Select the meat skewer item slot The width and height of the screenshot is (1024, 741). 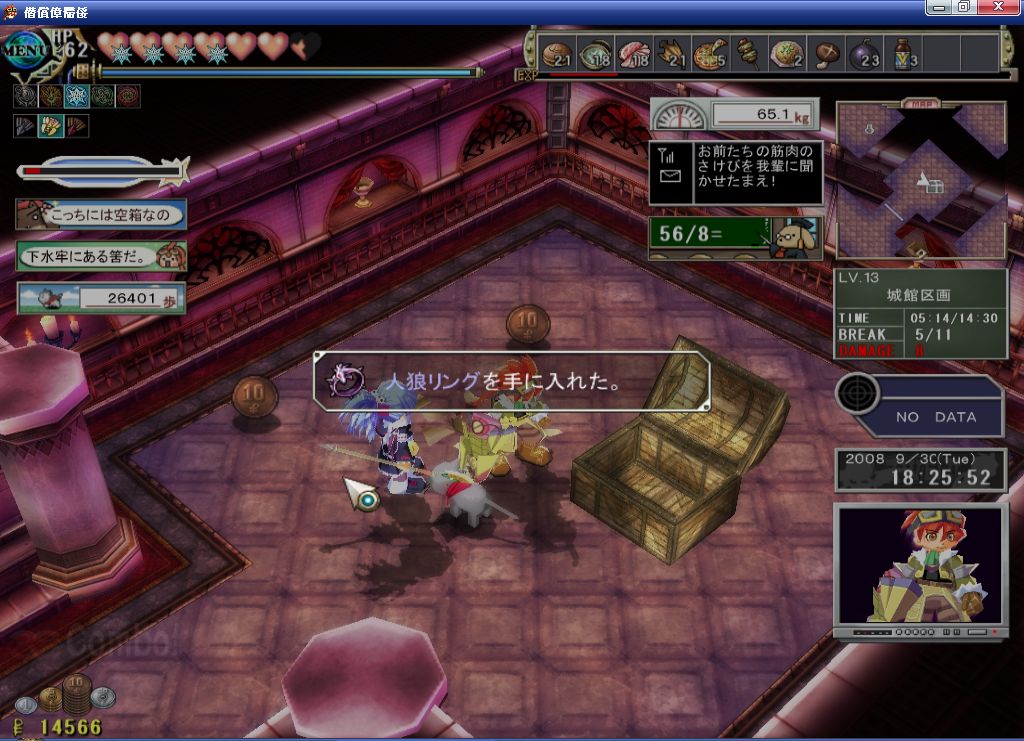pyautogui.click(x=748, y=54)
